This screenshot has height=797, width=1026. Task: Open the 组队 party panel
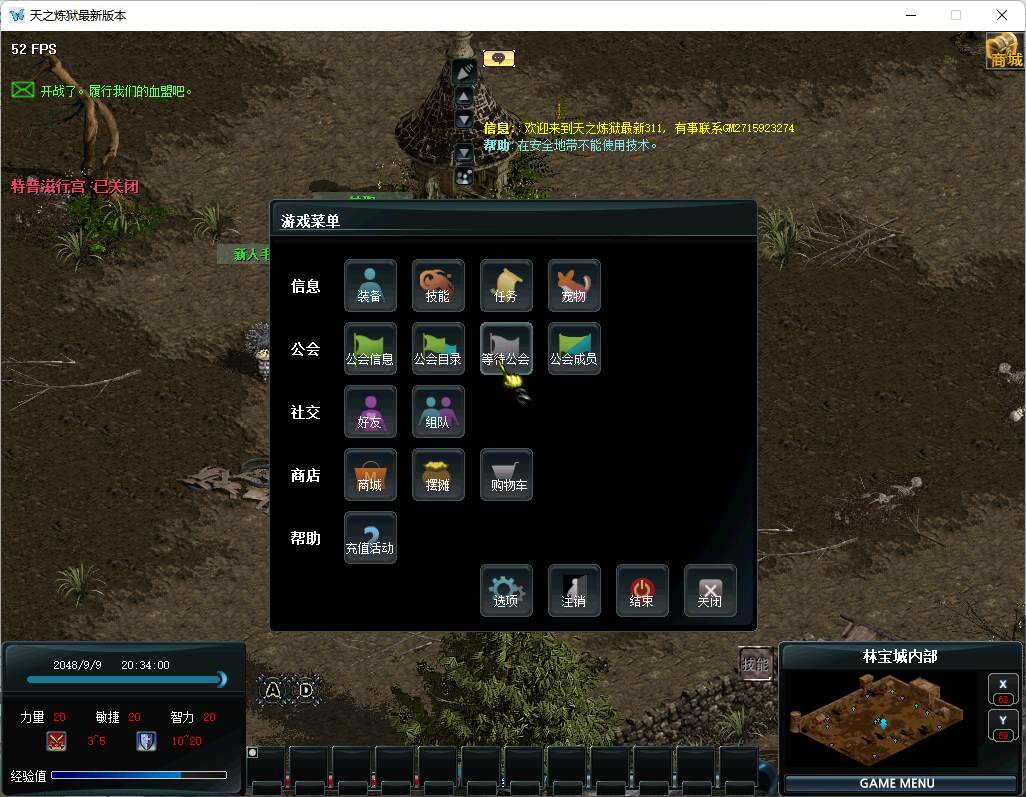[x=438, y=412]
